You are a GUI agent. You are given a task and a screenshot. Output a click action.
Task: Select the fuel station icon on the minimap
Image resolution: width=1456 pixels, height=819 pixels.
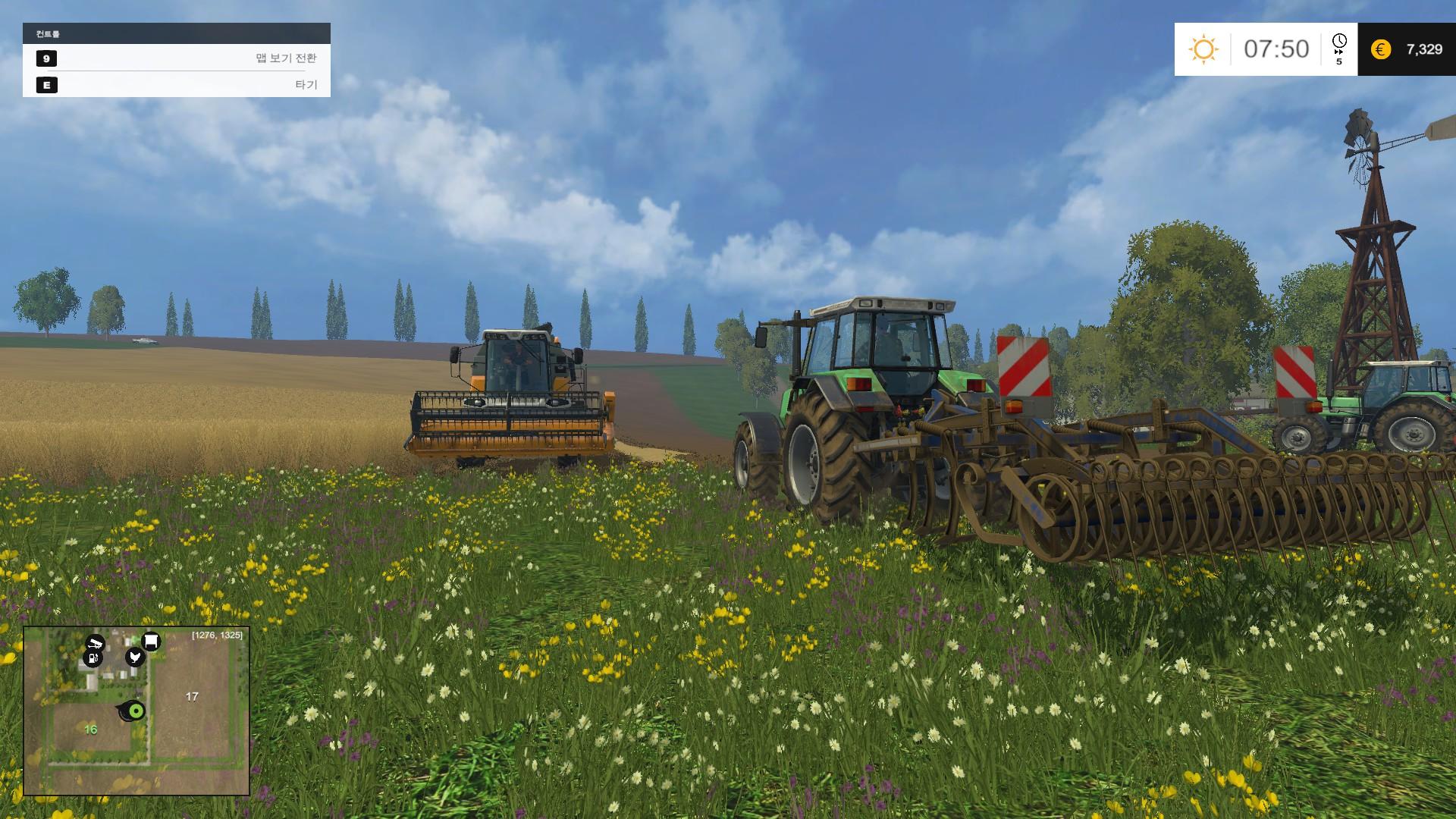(x=92, y=659)
